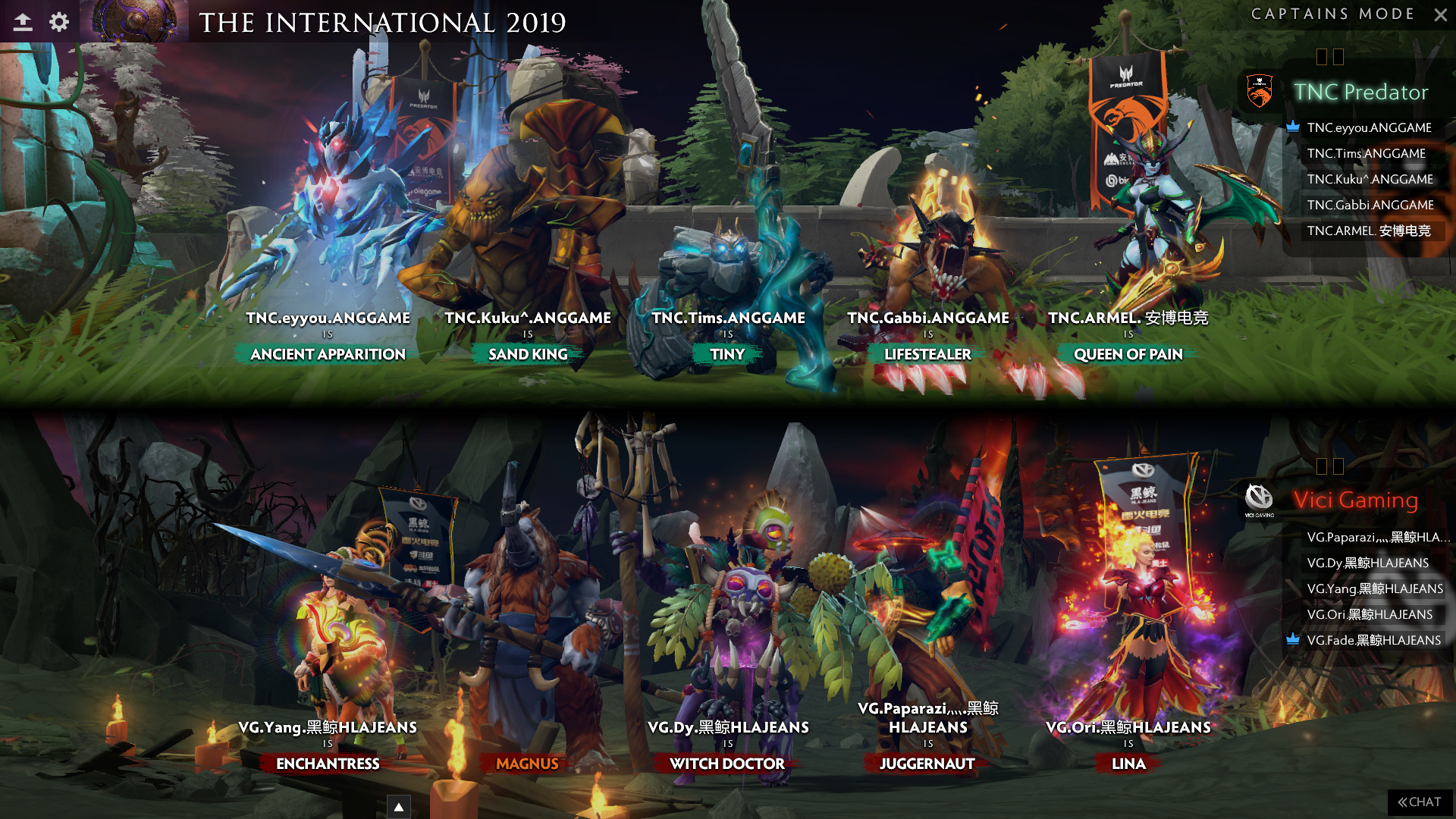The width and height of the screenshot is (1456, 819).
Task: Select VG.Ori roster entry
Action: [1370, 614]
